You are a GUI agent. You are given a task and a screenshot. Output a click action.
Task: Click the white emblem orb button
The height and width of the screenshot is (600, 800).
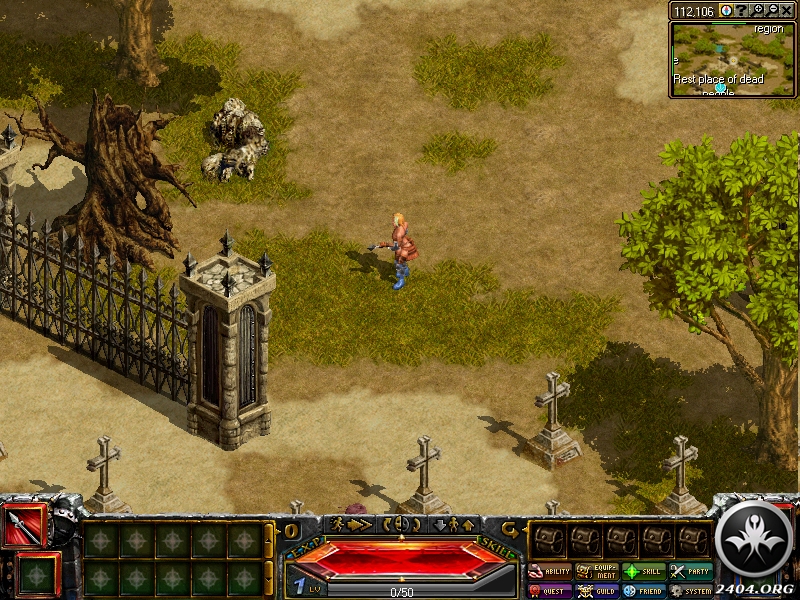pyautogui.click(x=756, y=539)
